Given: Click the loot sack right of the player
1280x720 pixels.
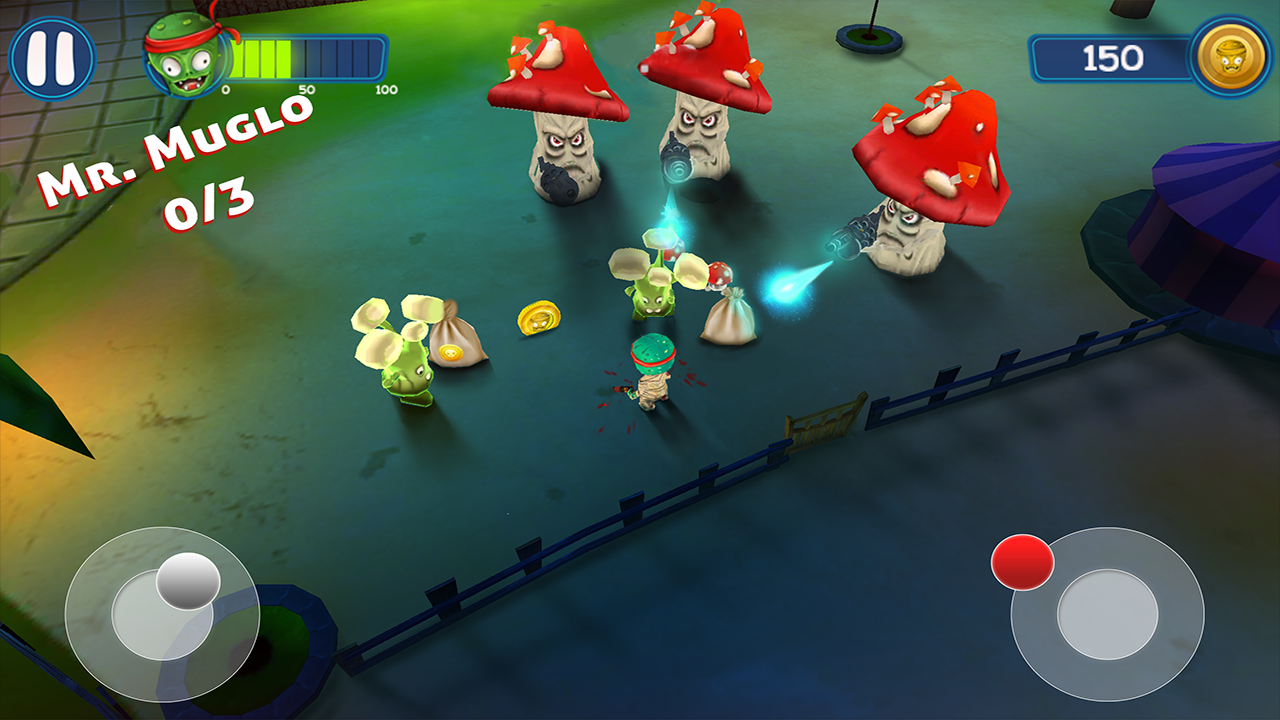Looking at the screenshot, I should coord(730,320).
